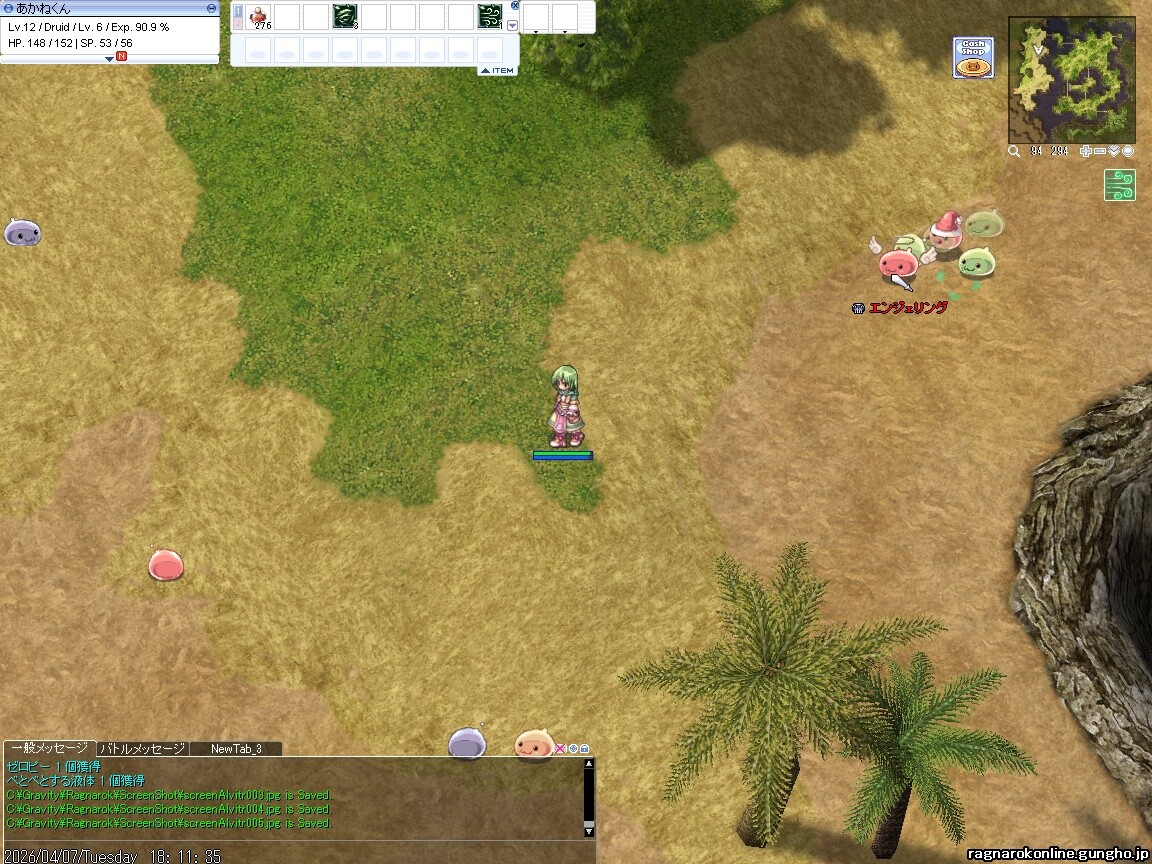Minimize the あかねくん status window
Image resolution: width=1152 pixels, height=864 pixels.
pyautogui.click(x=211, y=7)
